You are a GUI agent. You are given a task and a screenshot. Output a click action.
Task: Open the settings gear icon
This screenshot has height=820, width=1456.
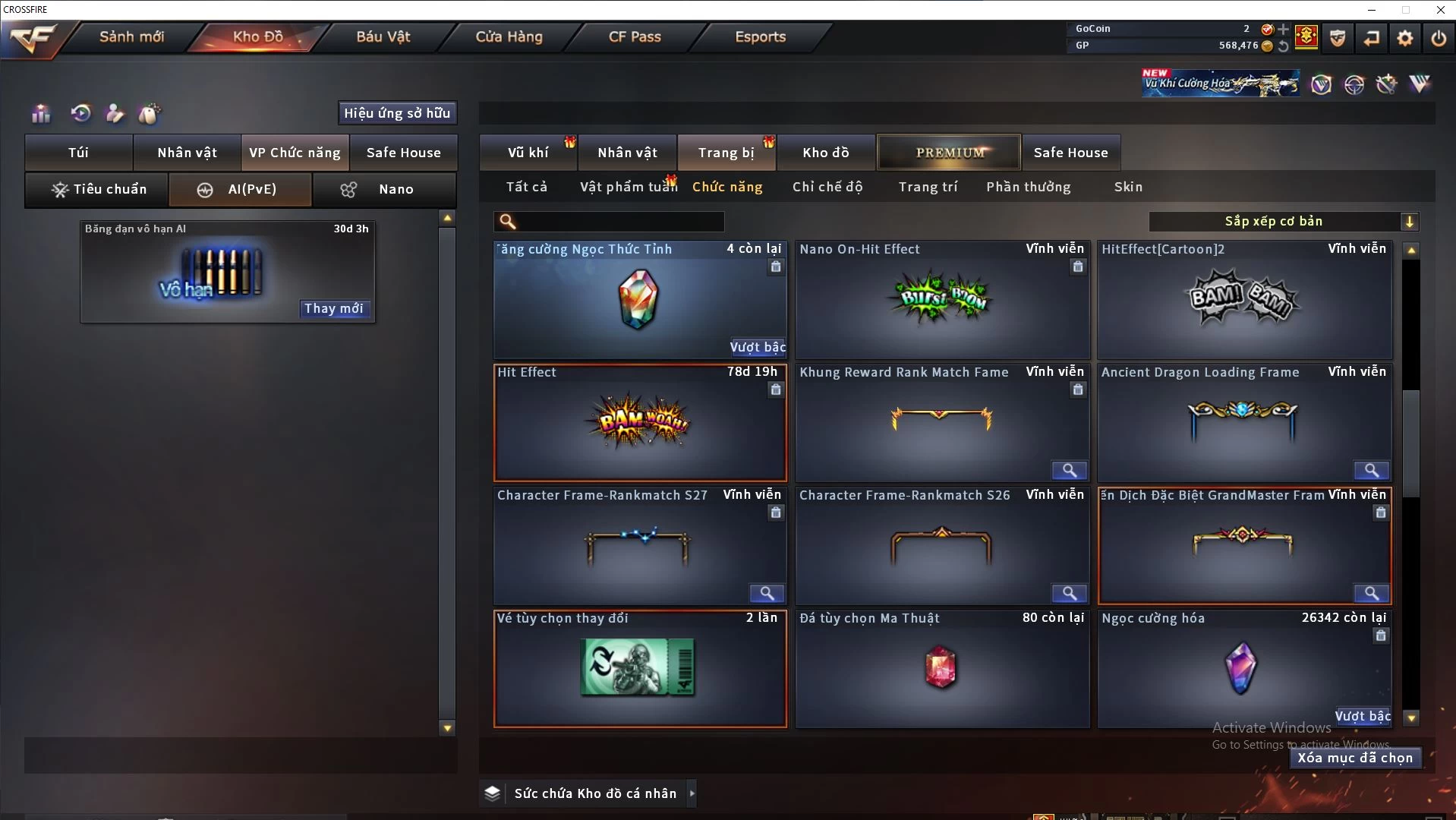tap(1405, 37)
